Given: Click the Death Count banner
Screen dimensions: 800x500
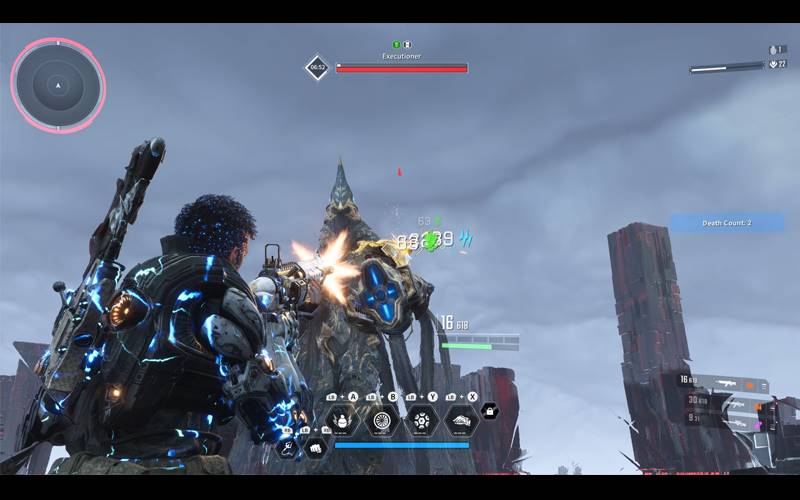Looking at the screenshot, I should 726,223.
